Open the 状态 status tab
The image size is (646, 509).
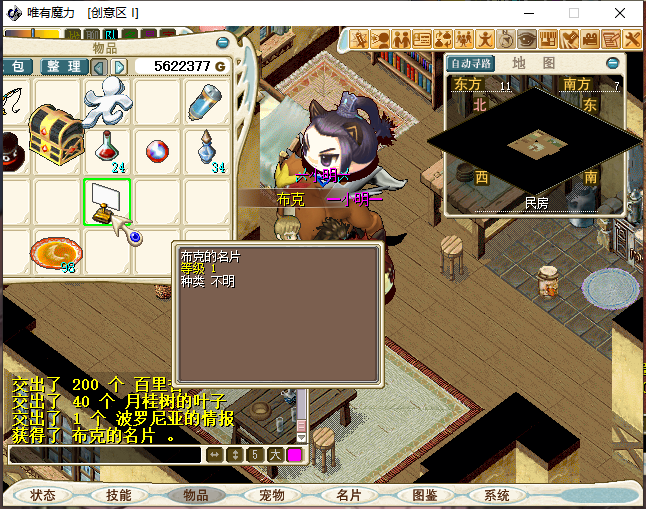(x=43, y=495)
